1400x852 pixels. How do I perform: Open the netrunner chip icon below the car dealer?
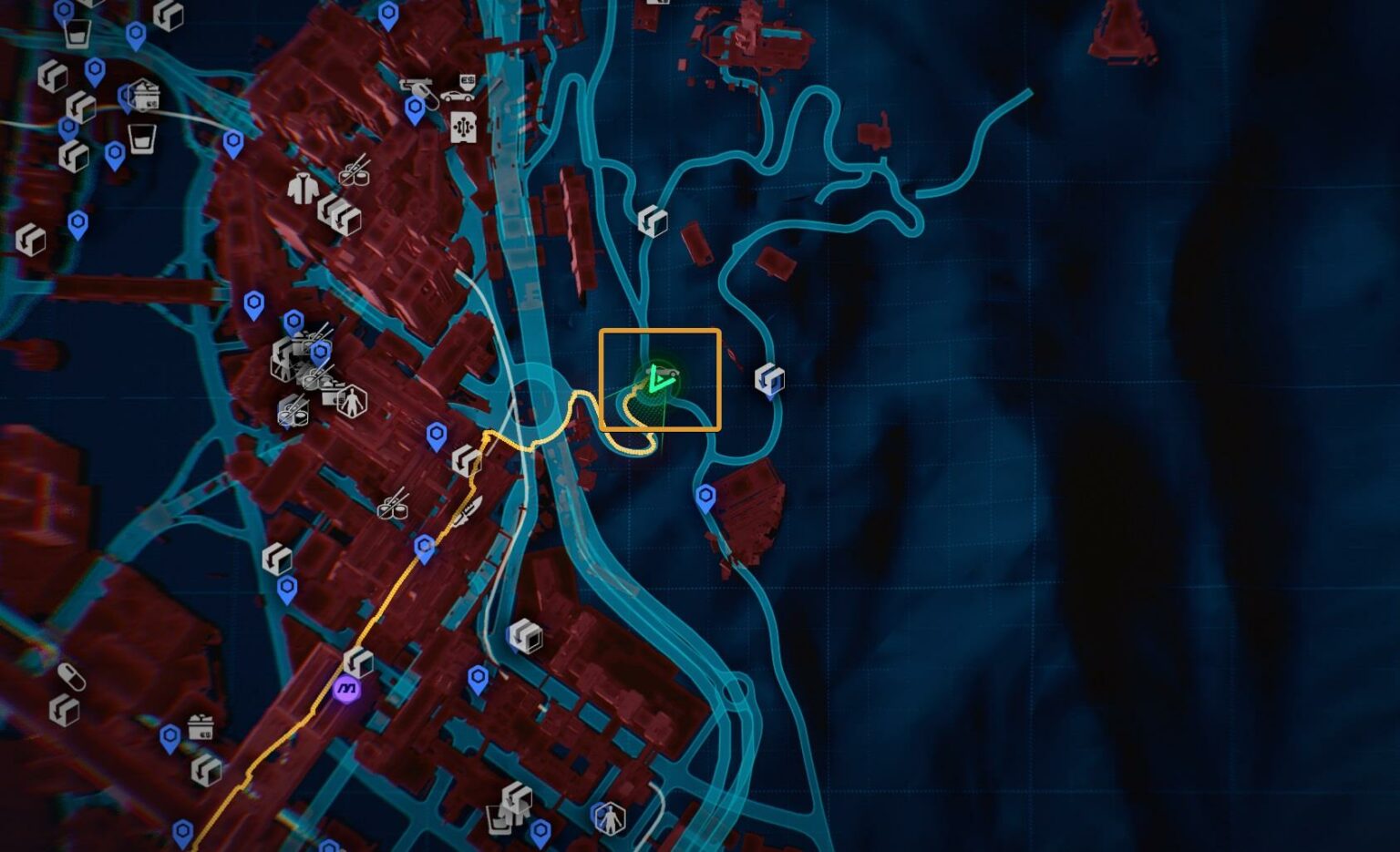pyautogui.click(x=463, y=127)
